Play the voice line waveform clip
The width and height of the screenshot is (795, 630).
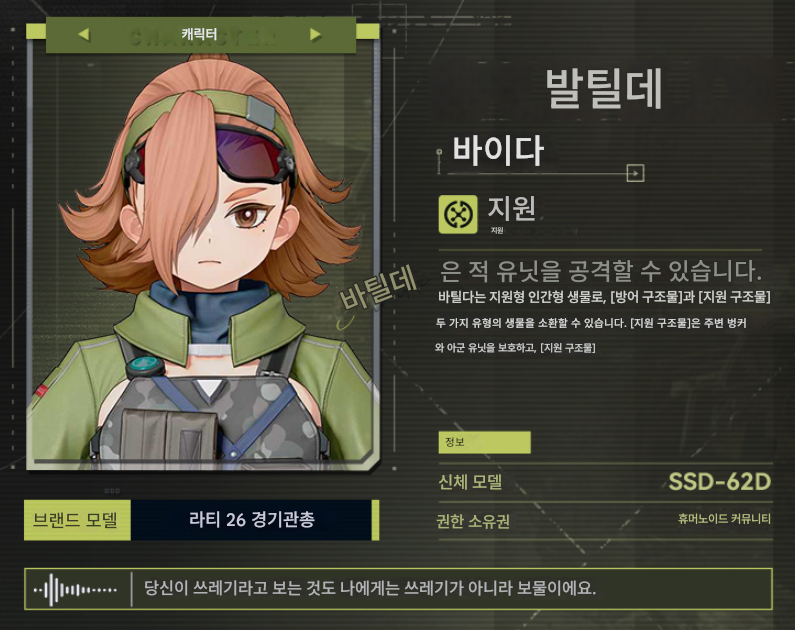click(75, 590)
